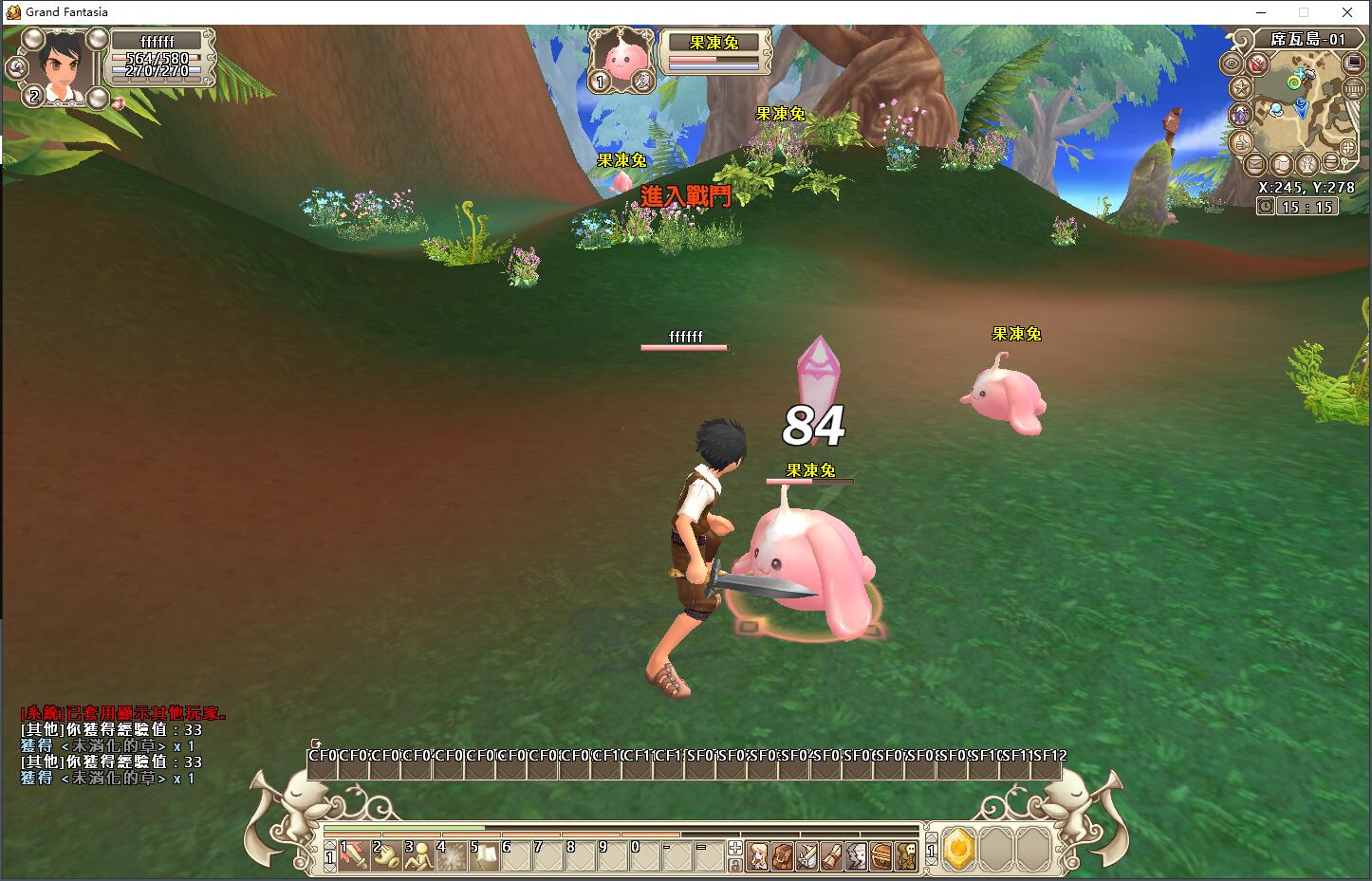Activate the sitting figure action in slot 3
Viewport: 1372px width, 881px height.
click(418, 855)
